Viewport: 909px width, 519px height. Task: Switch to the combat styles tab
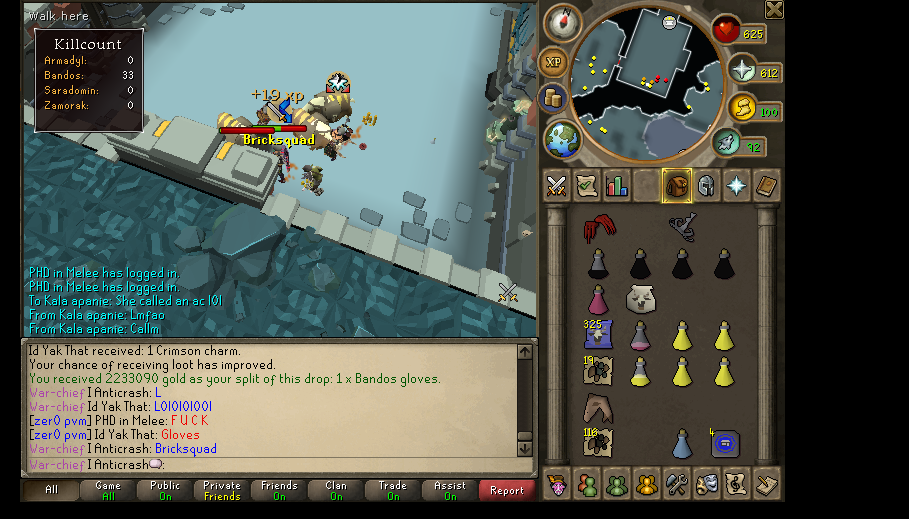(556, 186)
